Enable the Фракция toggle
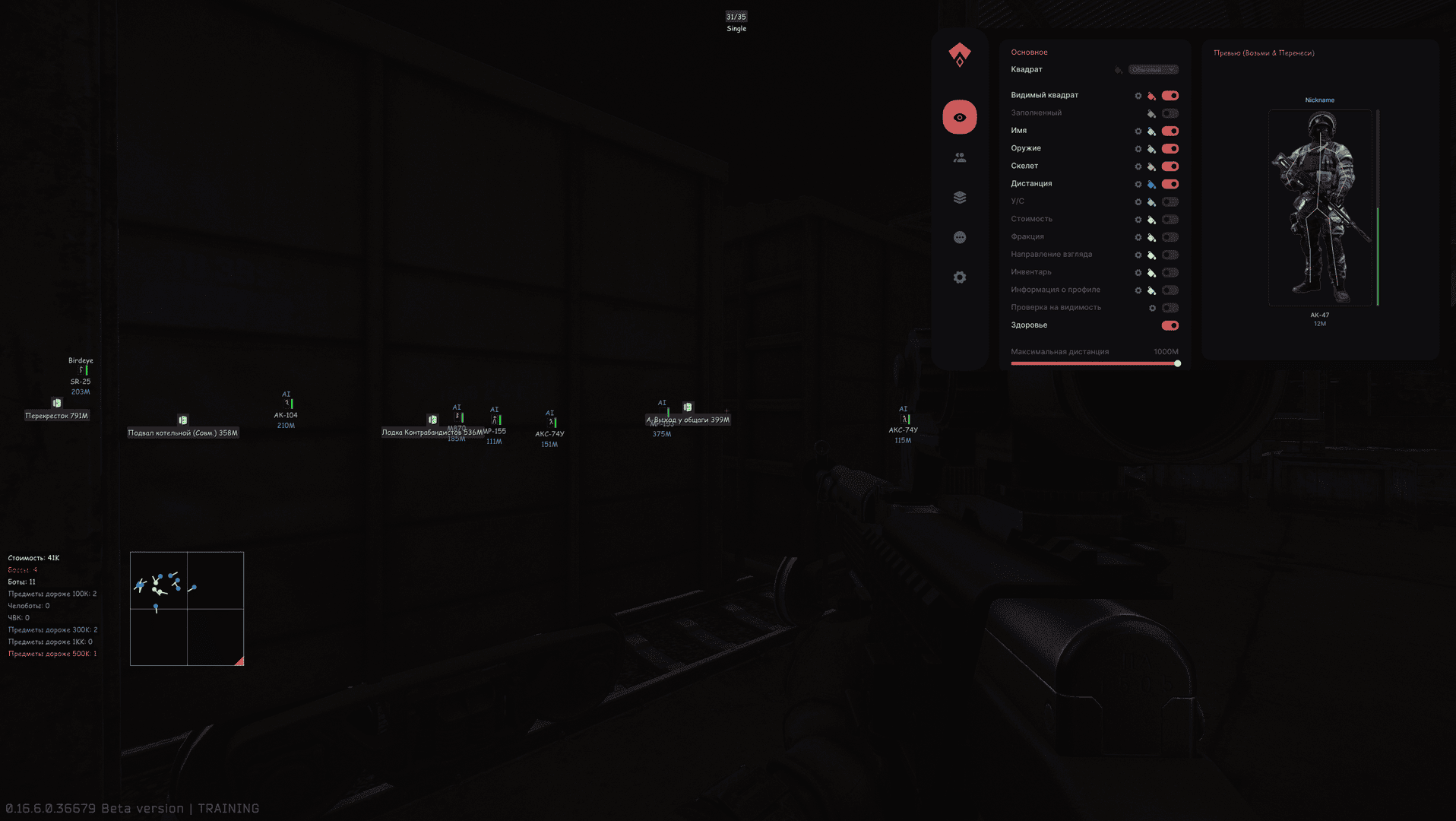Image resolution: width=1456 pixels, height=821 pixels. pos(1170,236)
